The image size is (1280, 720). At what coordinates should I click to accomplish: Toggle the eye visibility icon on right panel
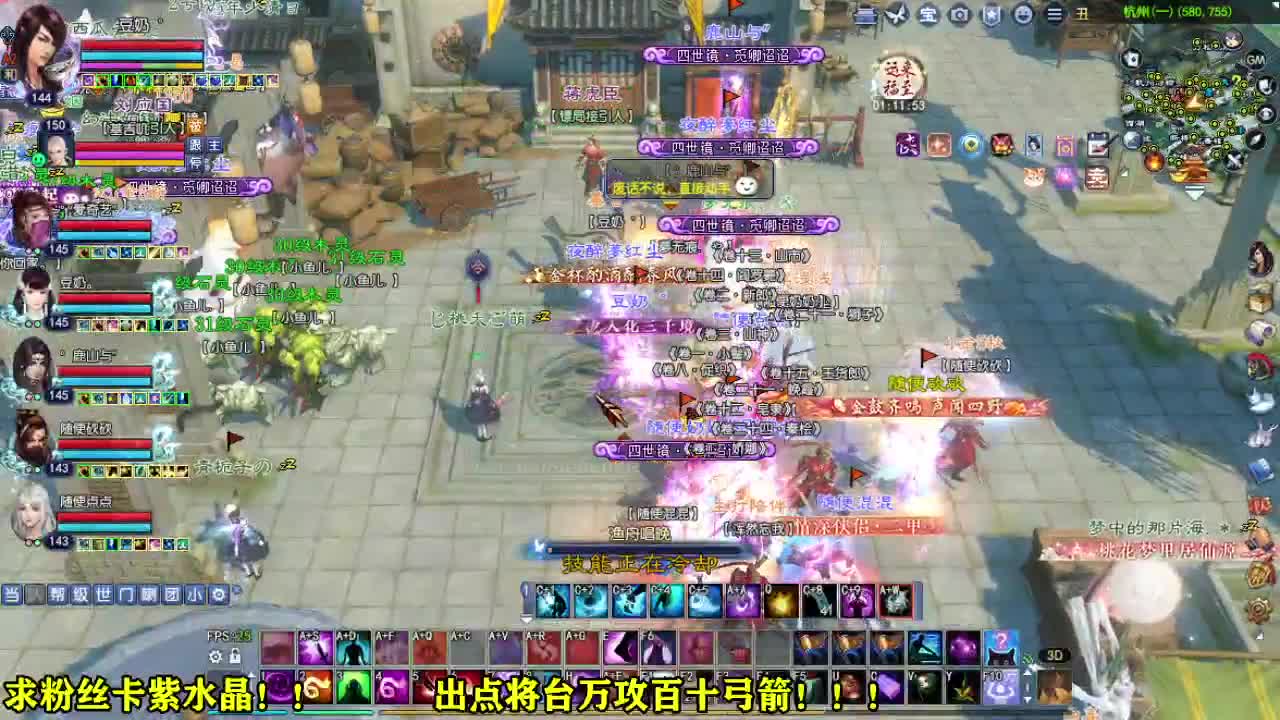point(1265,112)
